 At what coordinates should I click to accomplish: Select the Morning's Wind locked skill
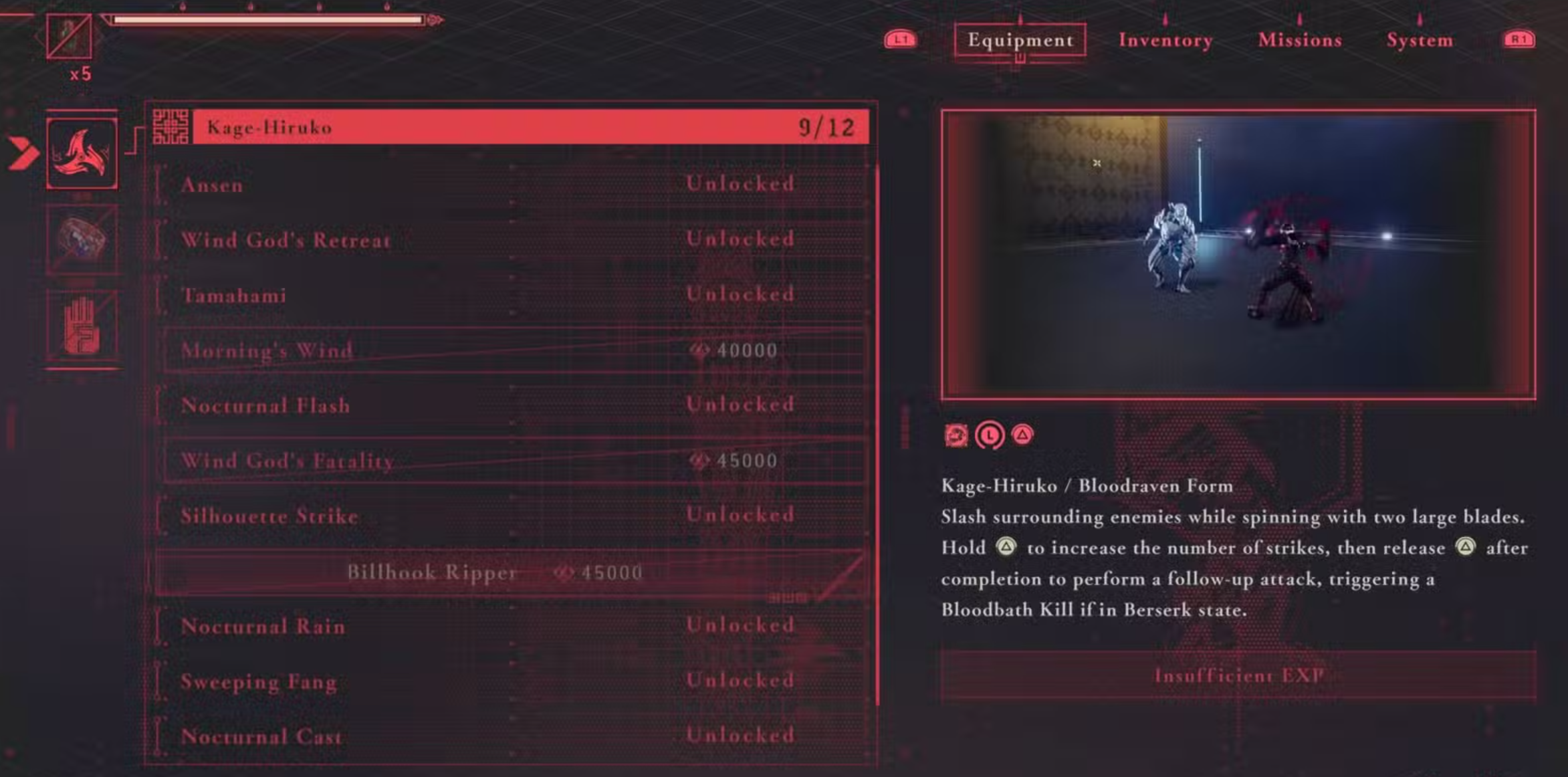[x=468, y=350]
